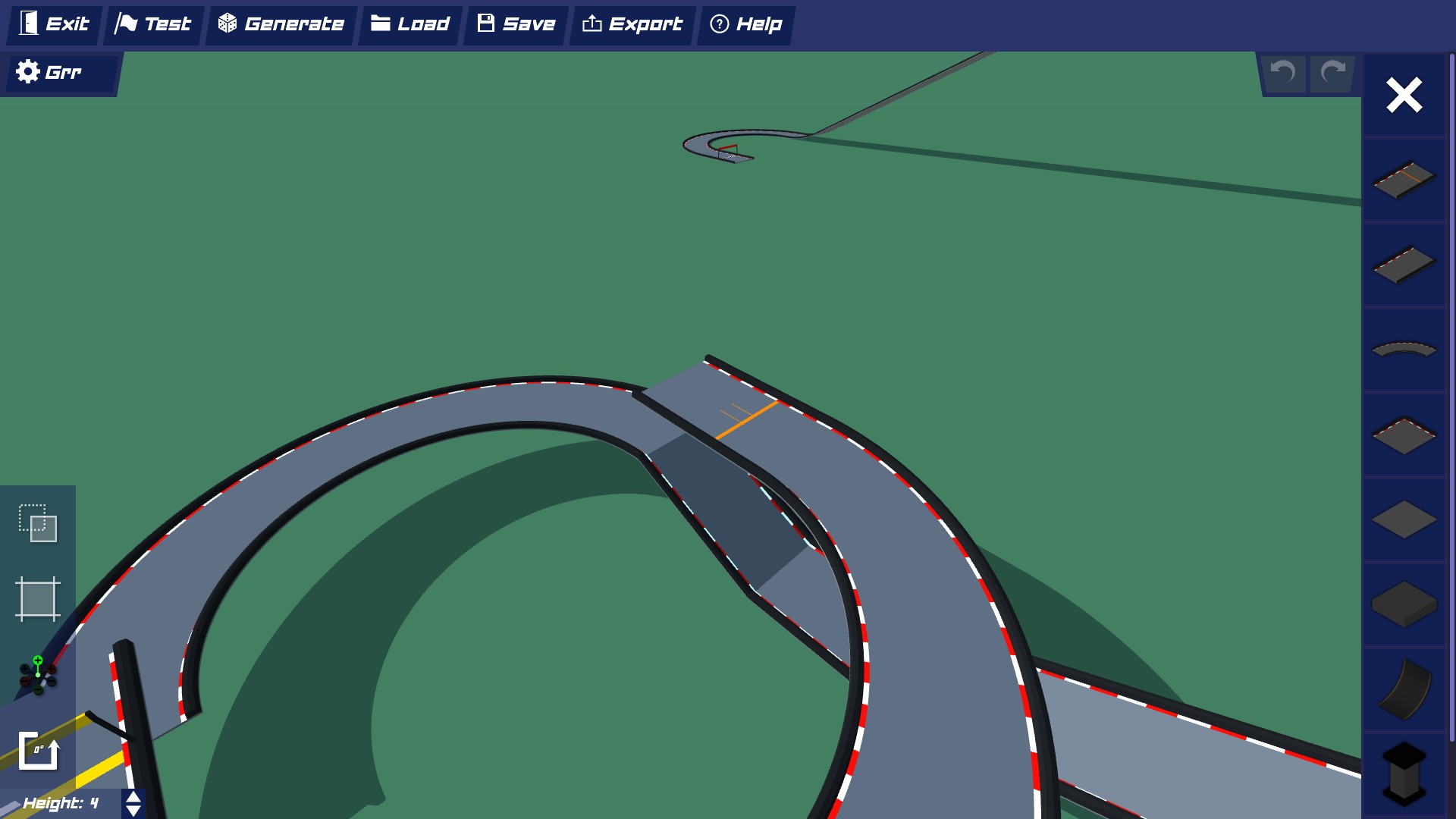Viewport: 1456px width, 819px height.
Task: Open the Generate menu
Action: (281, 24)
